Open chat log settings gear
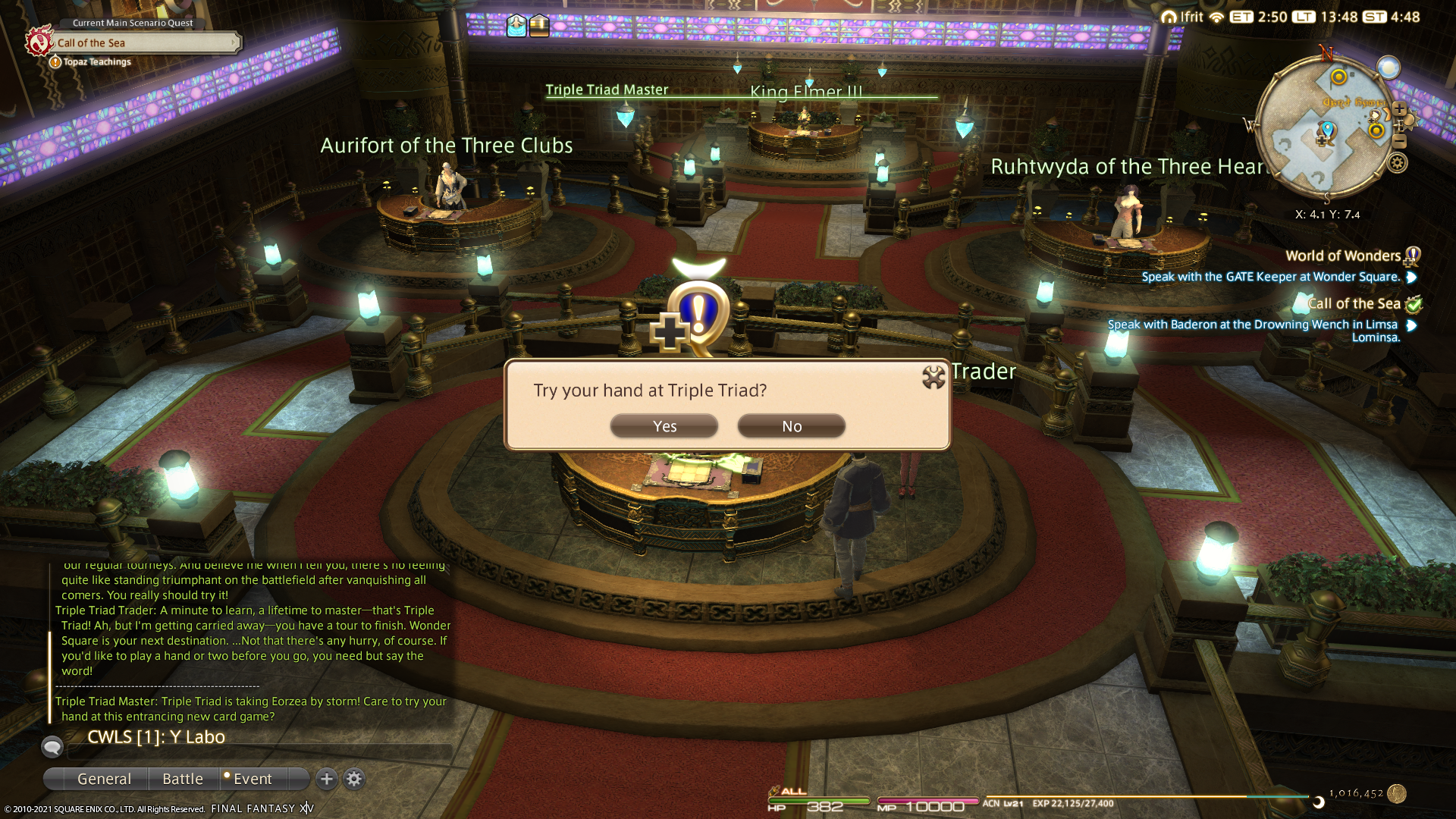Screen dimensions: 1456x819 [354, 779]
